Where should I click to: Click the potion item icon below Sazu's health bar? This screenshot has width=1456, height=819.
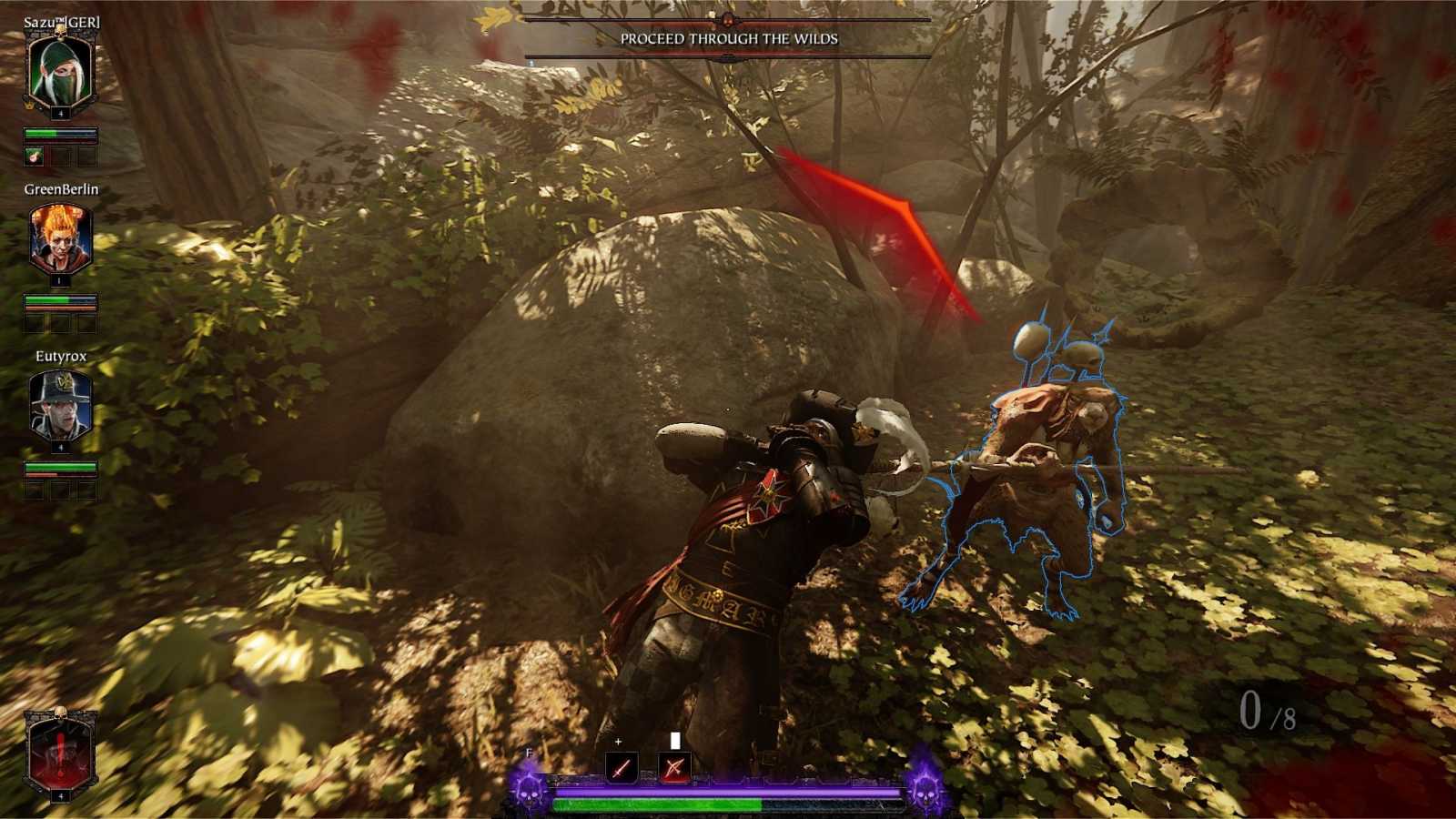tap(34, 157)
